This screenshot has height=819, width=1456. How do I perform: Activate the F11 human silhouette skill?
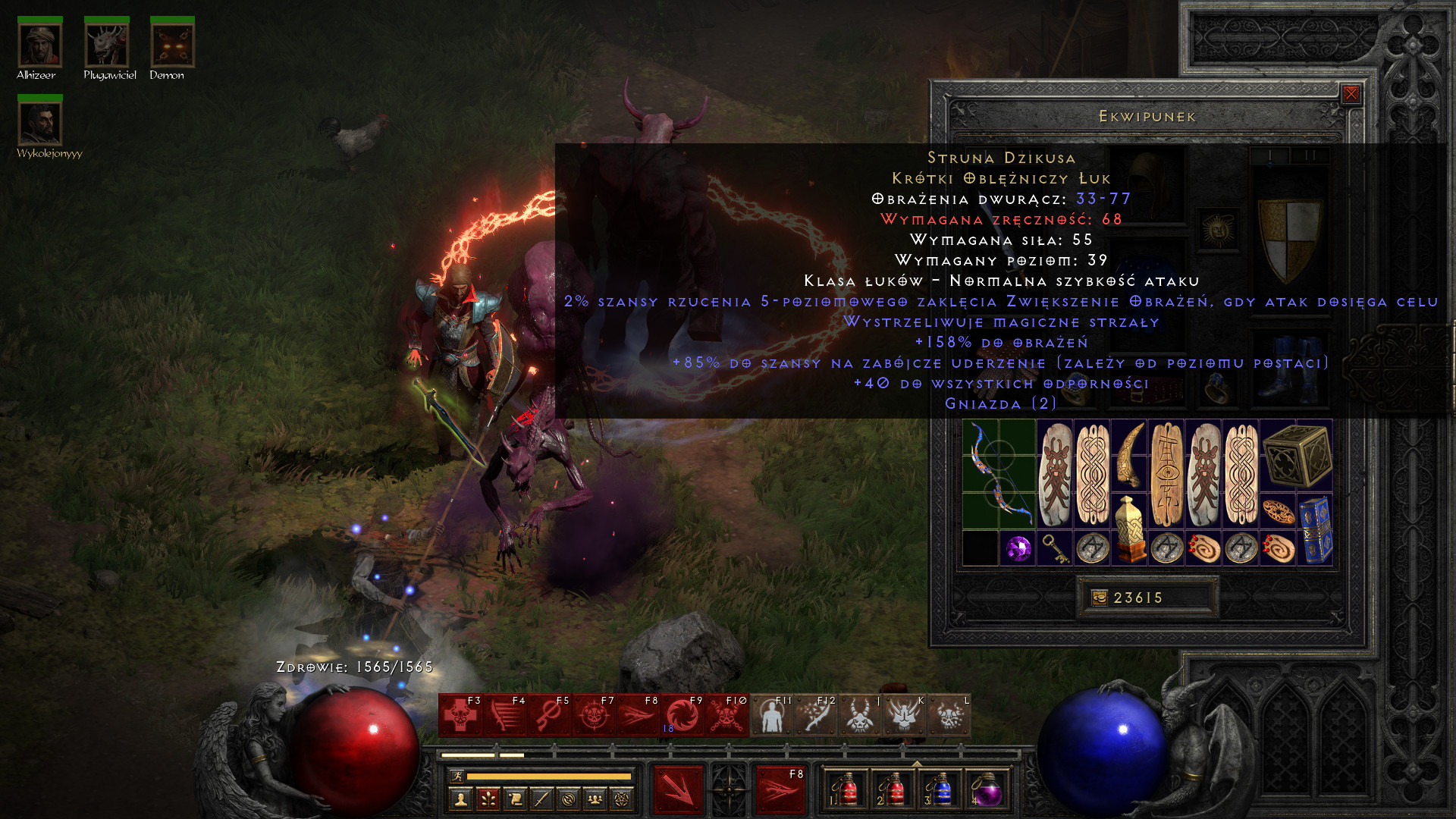point(771,715)
